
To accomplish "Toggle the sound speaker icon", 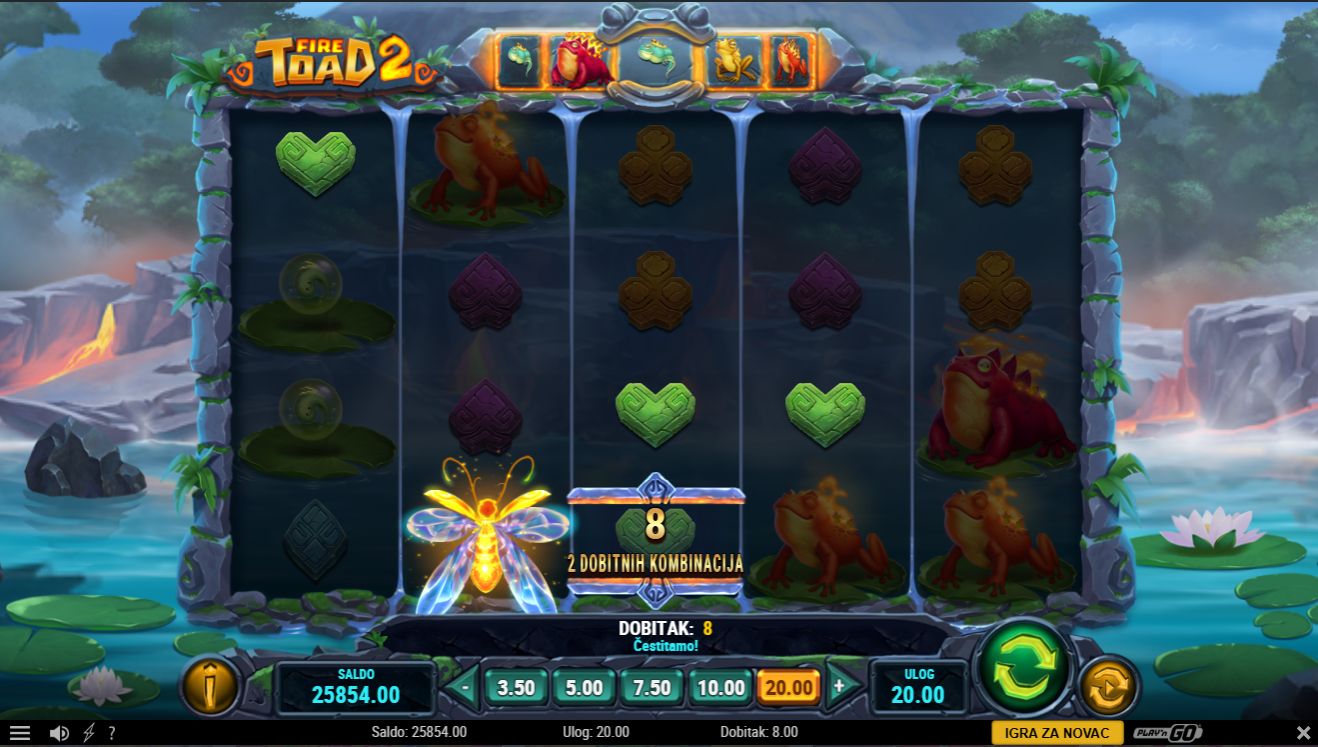I will point(59,733).
